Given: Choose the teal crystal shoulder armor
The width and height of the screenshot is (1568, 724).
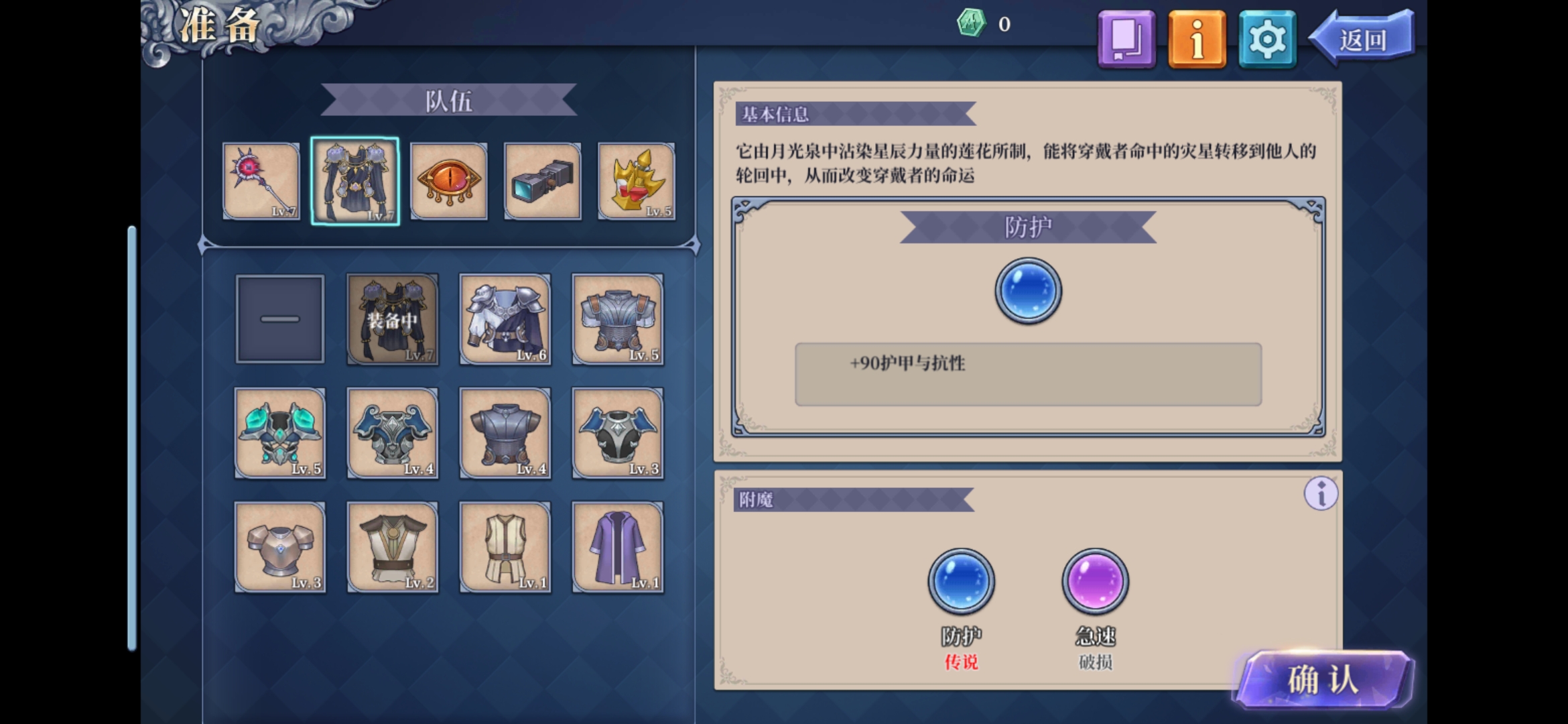Looking at the screenshot, I should click(280, 433).
